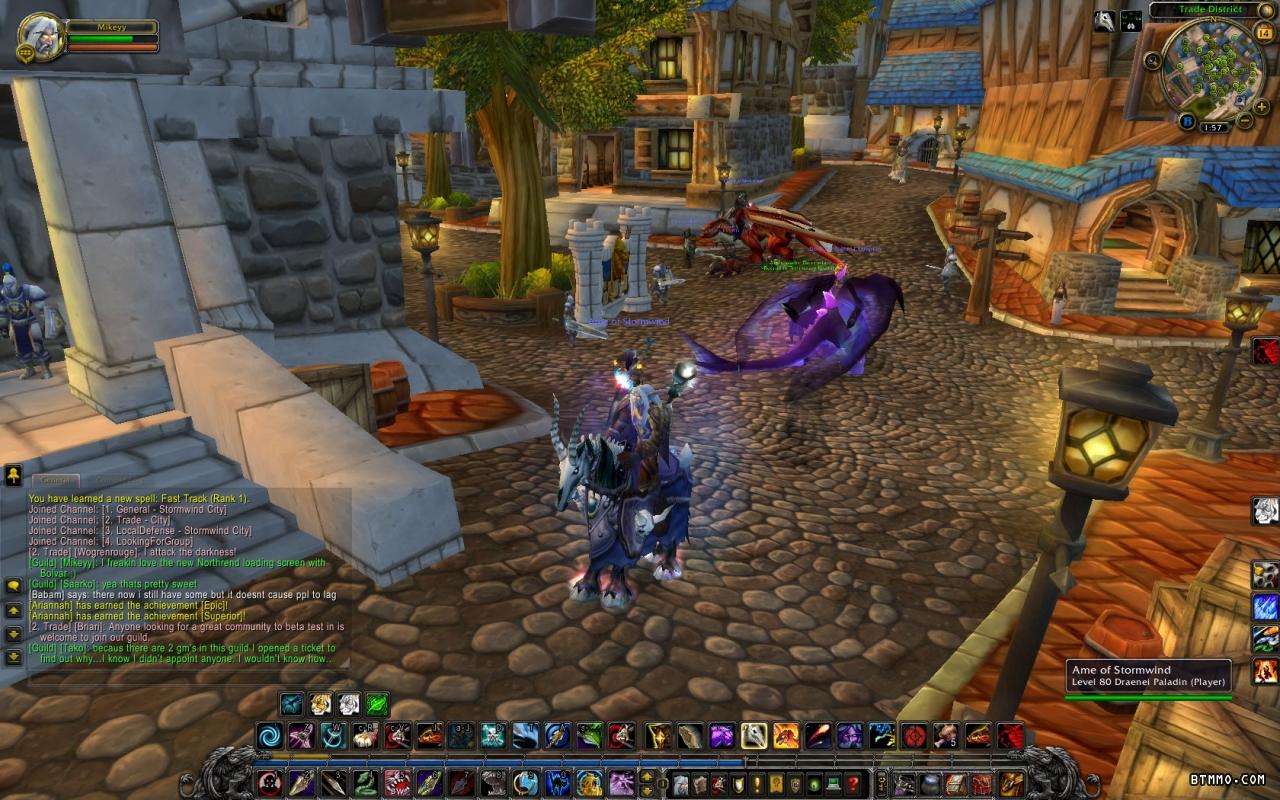Zoom out the minimap with minus button

pos(1245,121)
